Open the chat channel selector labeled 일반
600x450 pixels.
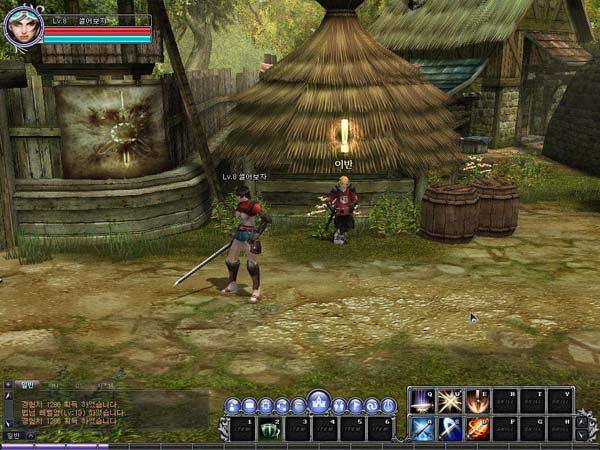(12, 436)
